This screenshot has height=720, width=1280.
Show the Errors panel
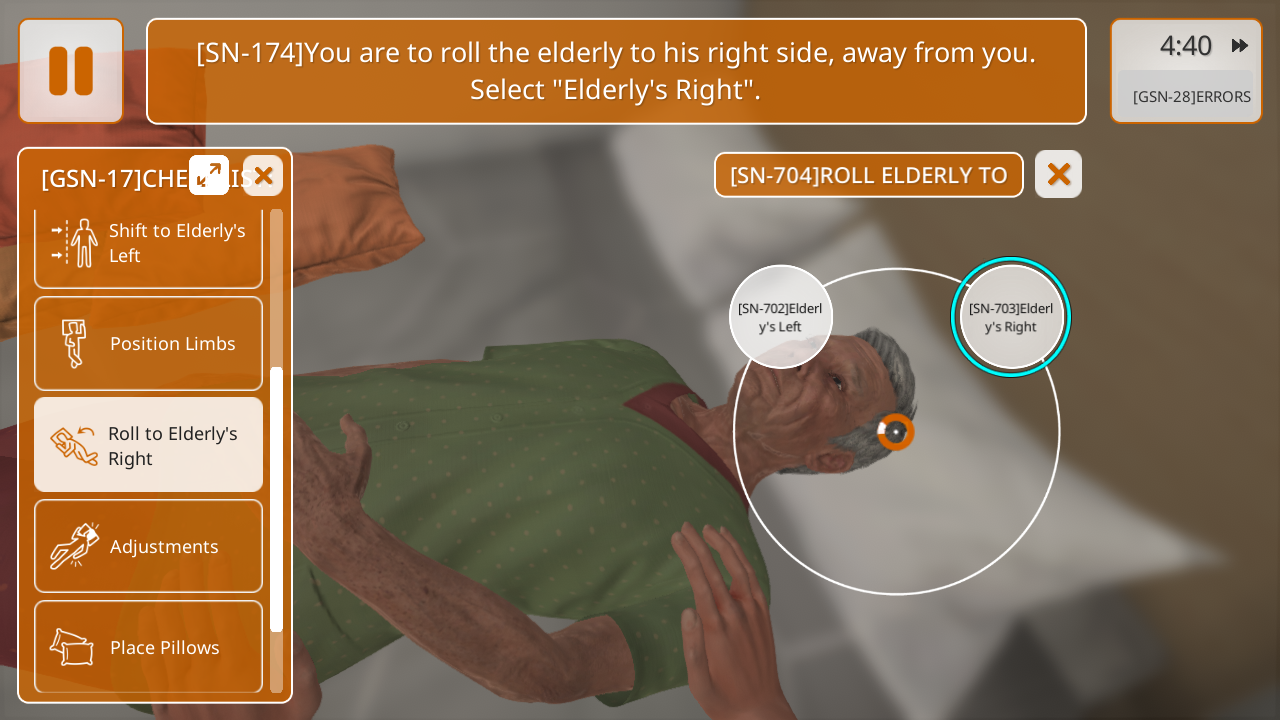tap(1190, 97)
